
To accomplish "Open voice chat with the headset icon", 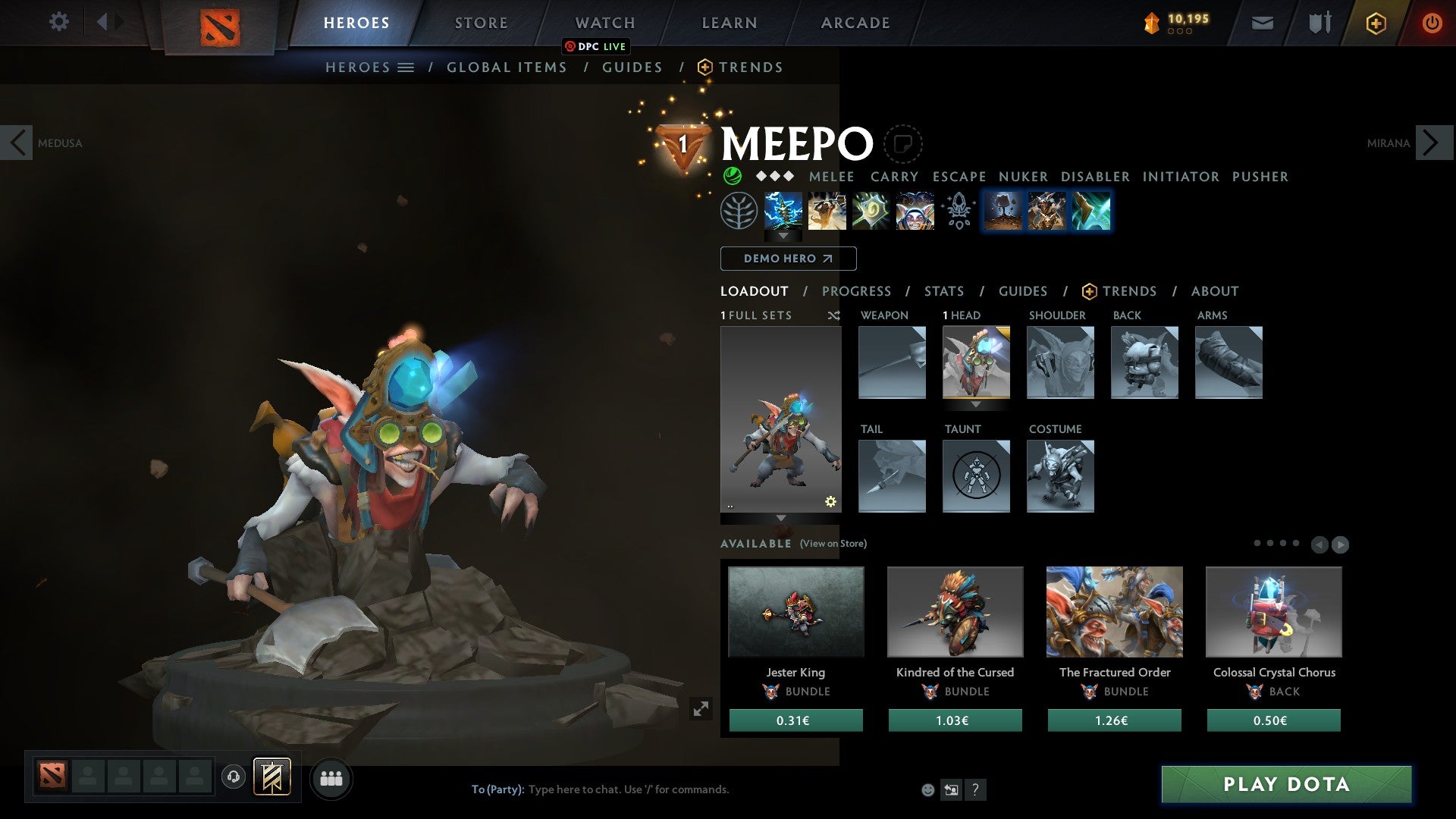I will pos(234,778).
